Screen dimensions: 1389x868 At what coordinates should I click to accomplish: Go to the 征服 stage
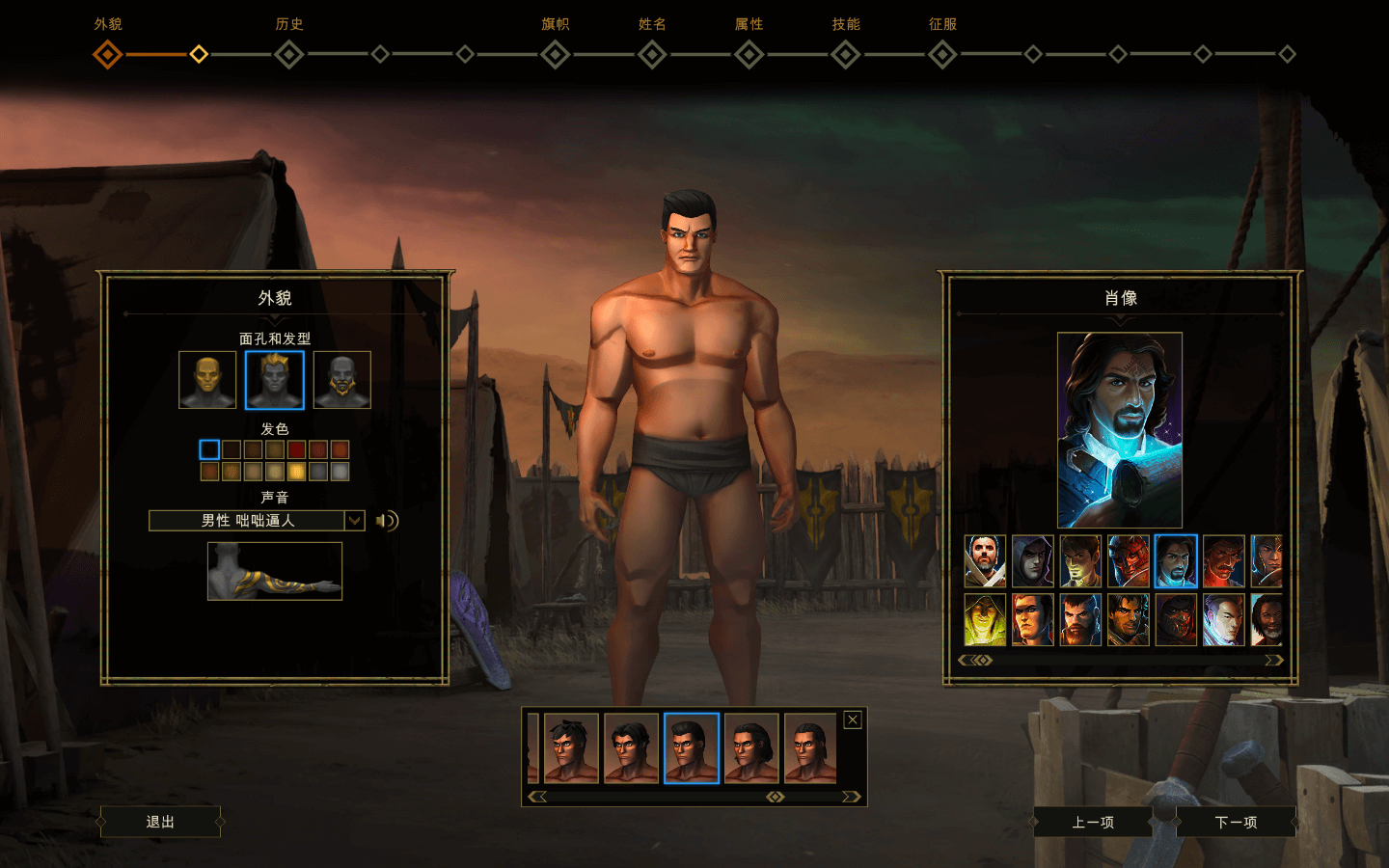click(942, 54)
